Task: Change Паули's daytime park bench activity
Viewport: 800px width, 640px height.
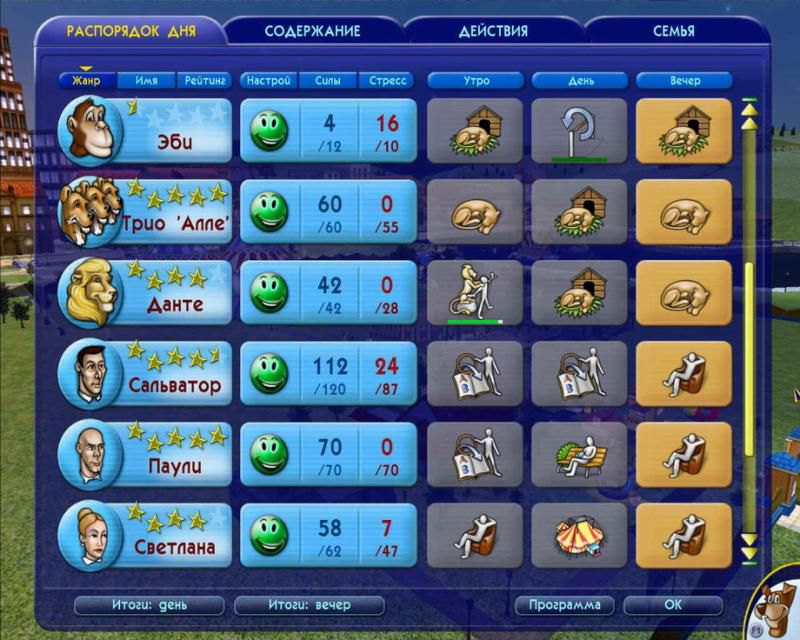Action: 579,454
